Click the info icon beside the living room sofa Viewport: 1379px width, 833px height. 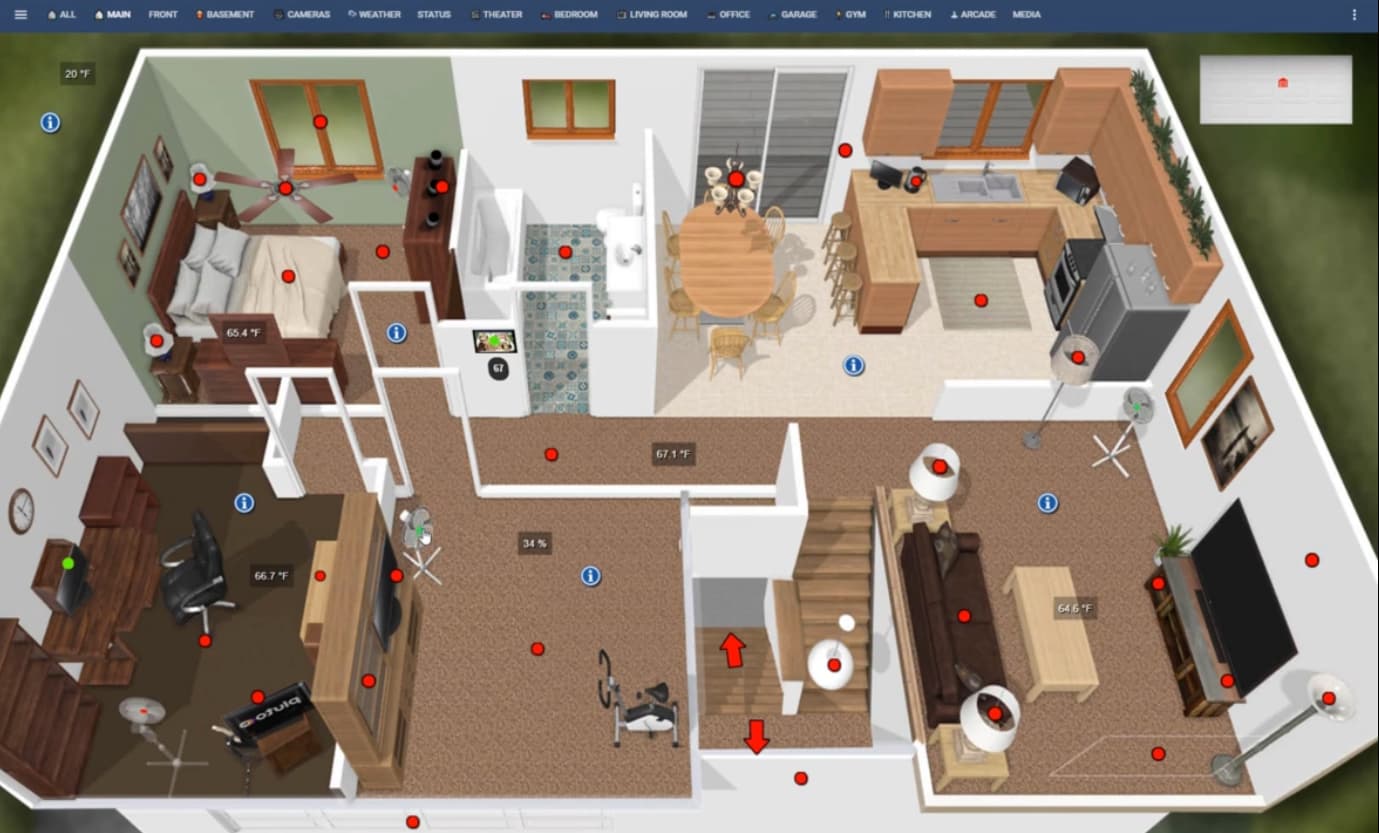(x=1047, y=503)
